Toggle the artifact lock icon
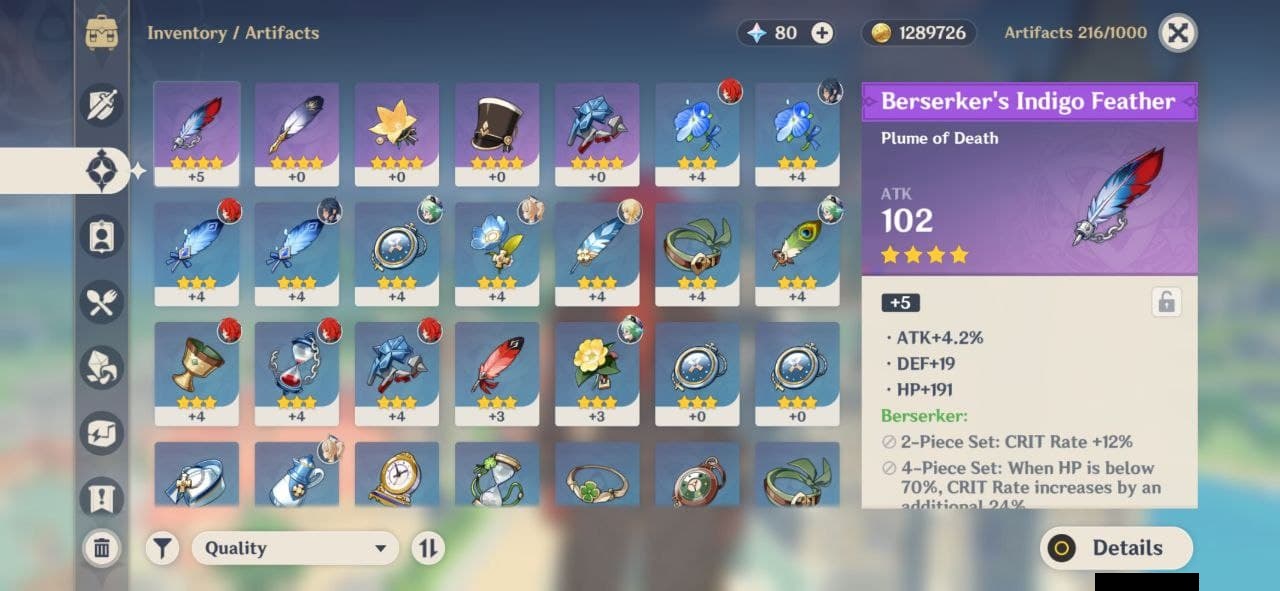 (1165, 302)
